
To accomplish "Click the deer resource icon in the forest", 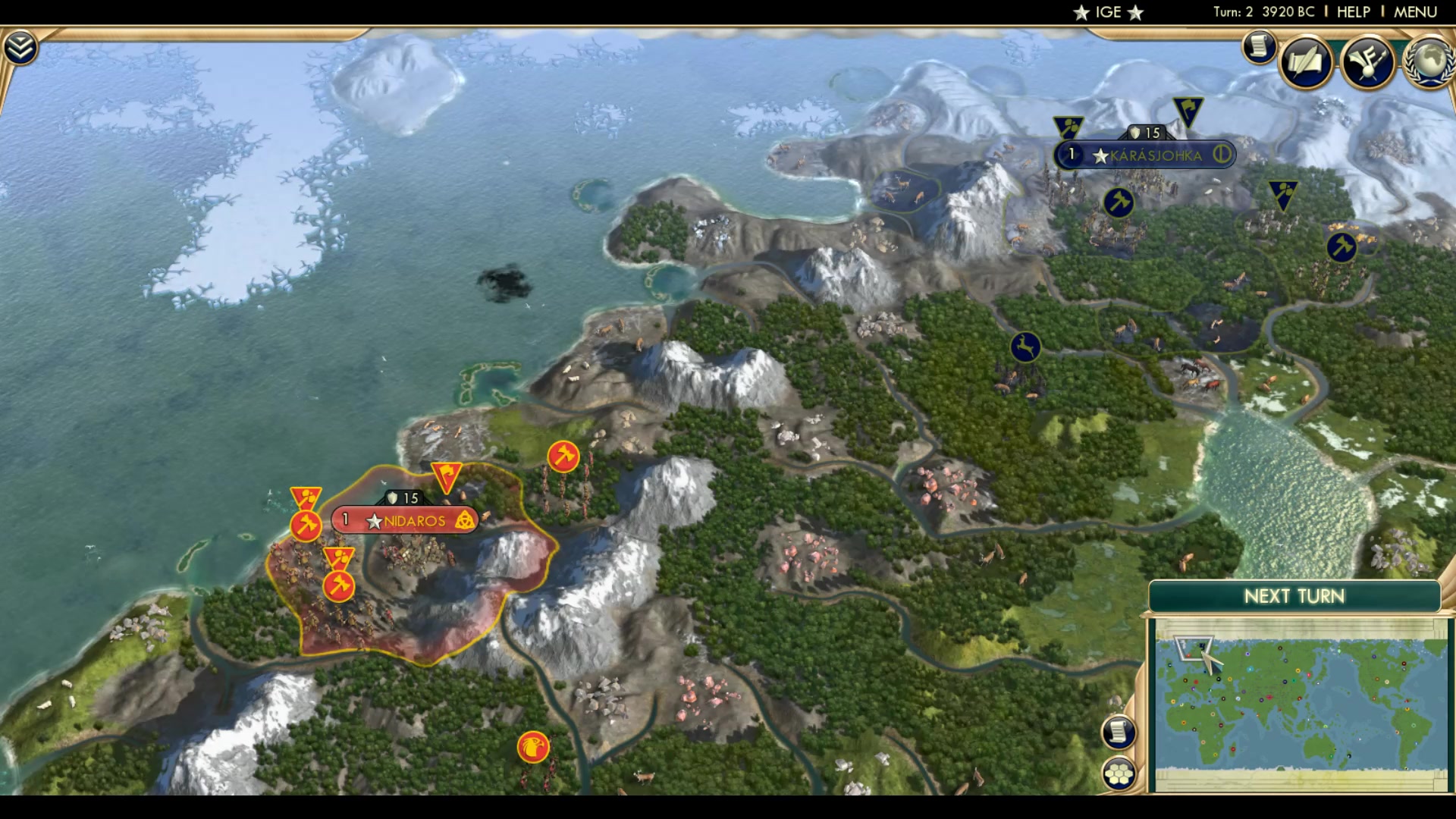I will (x=1024, y=345).
